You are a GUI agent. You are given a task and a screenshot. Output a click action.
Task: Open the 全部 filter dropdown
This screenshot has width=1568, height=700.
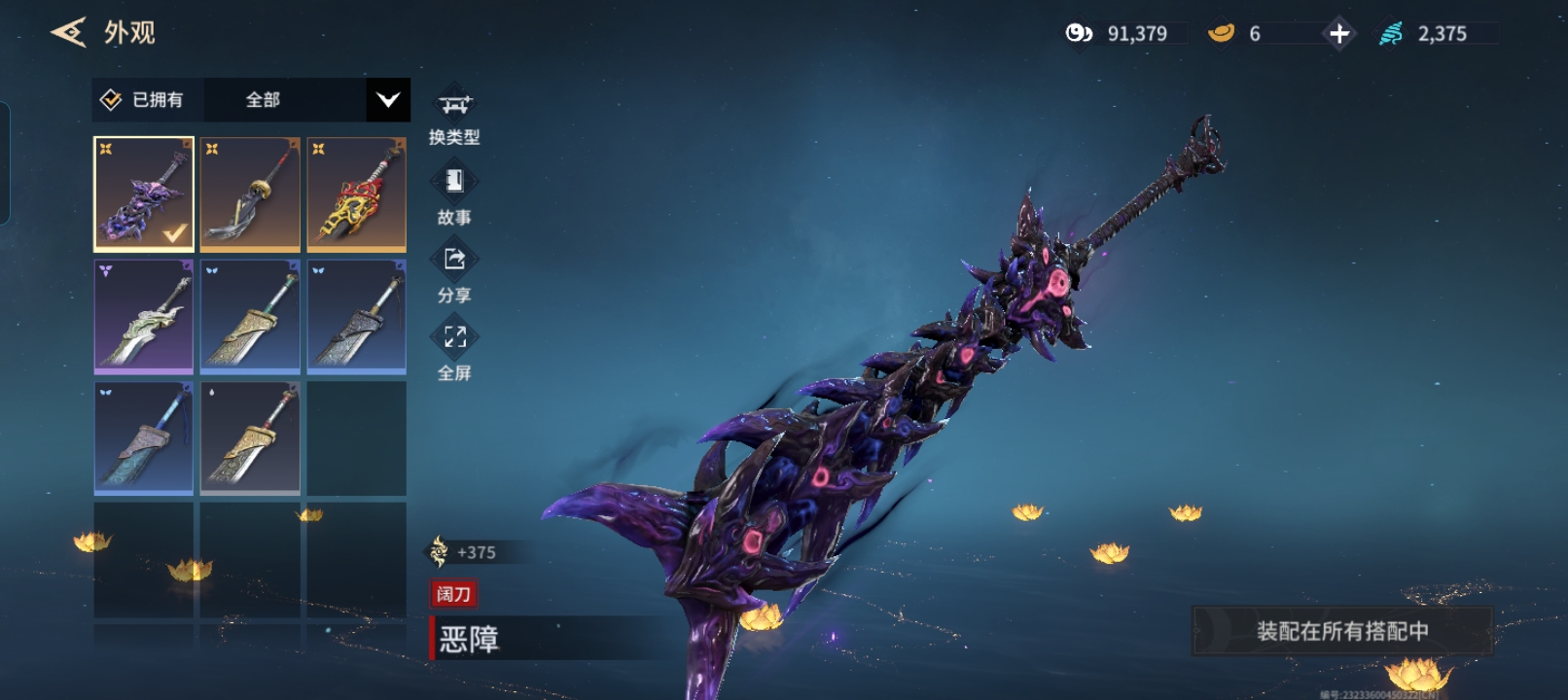387,100
